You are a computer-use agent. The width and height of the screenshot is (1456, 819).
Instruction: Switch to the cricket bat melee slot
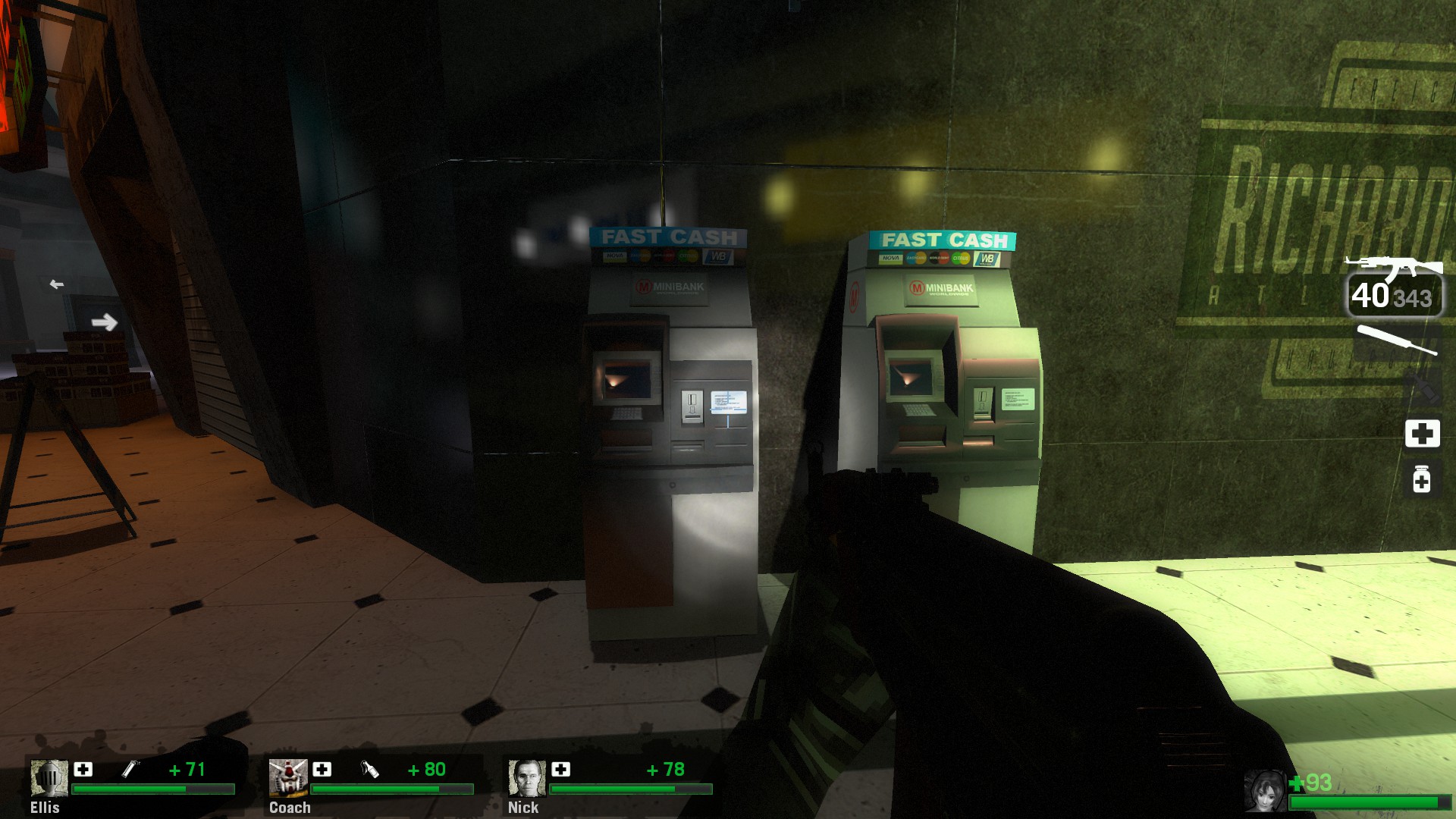pyautogui.click(x=1396, y=340)
